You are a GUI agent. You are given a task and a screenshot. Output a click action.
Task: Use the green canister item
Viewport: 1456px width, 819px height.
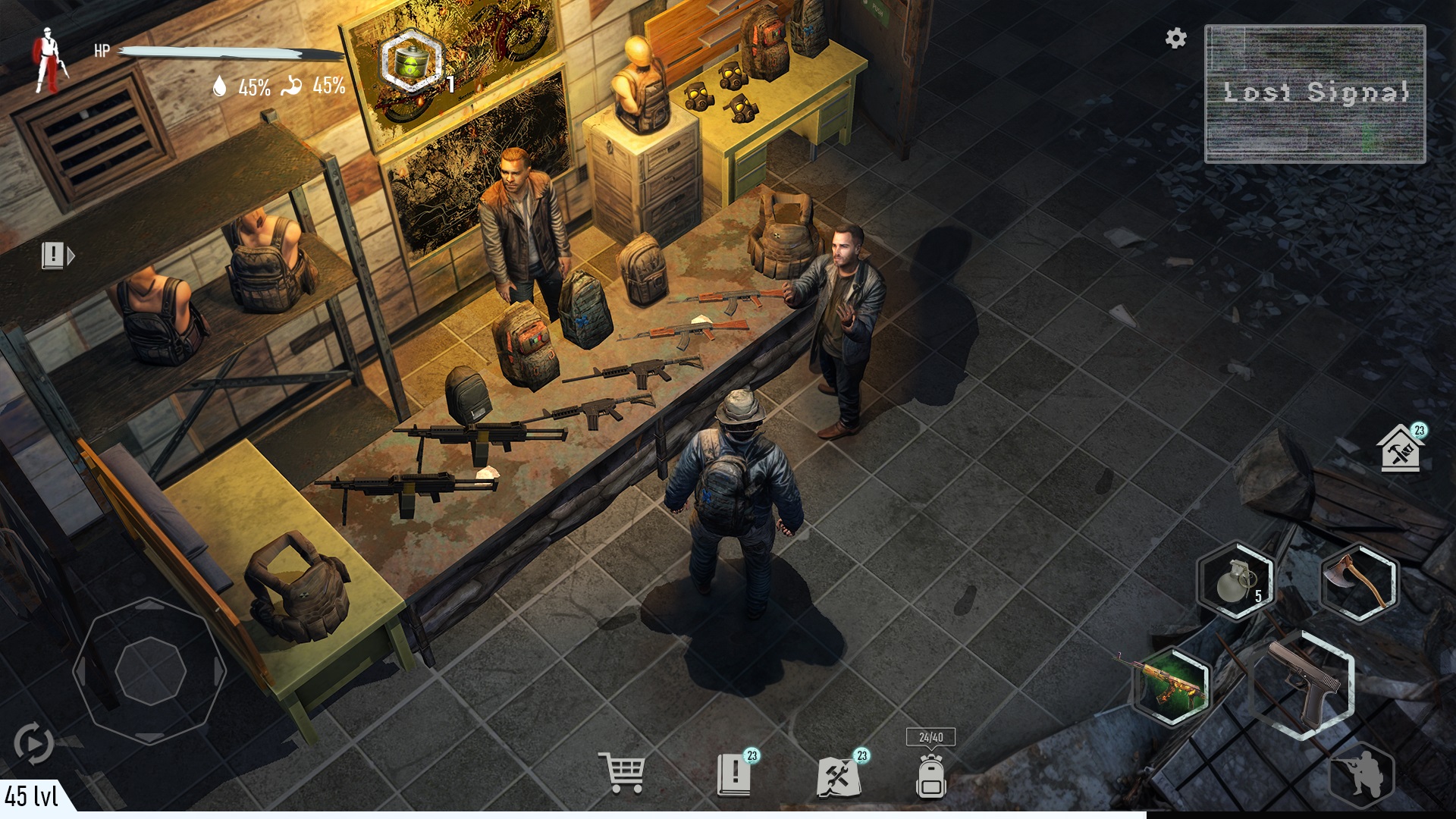coord(410,61)
